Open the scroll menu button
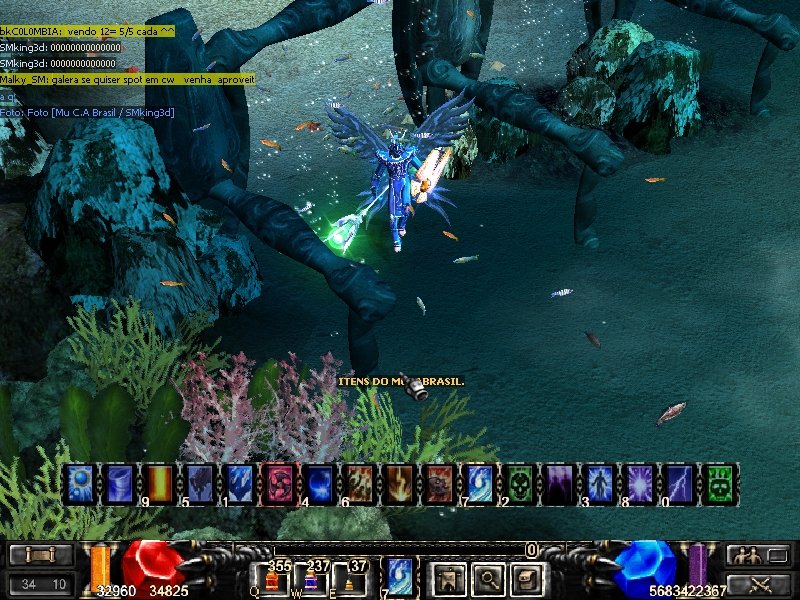 tap(41, 555)
